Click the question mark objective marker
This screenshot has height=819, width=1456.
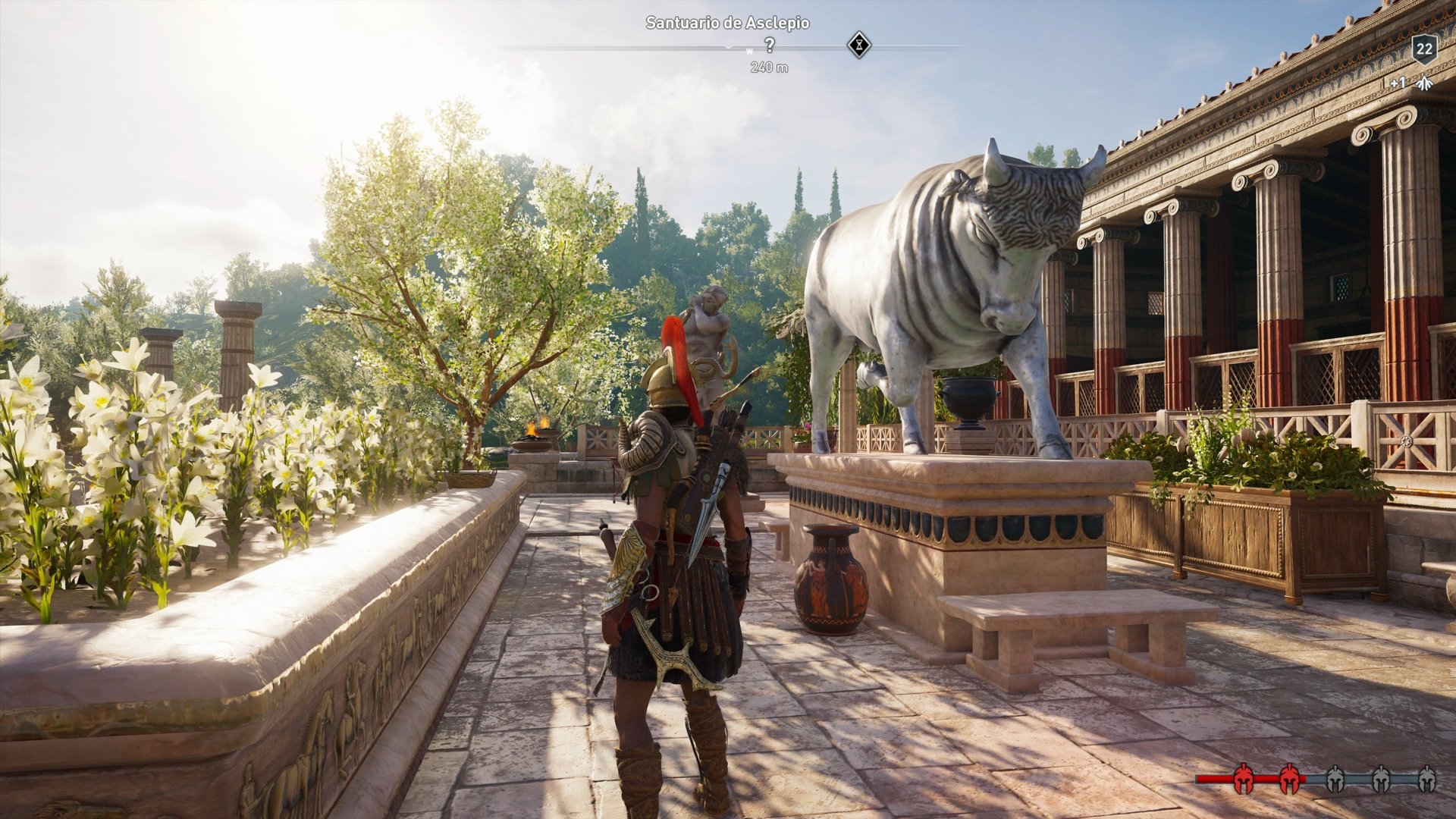pos(769,45)
